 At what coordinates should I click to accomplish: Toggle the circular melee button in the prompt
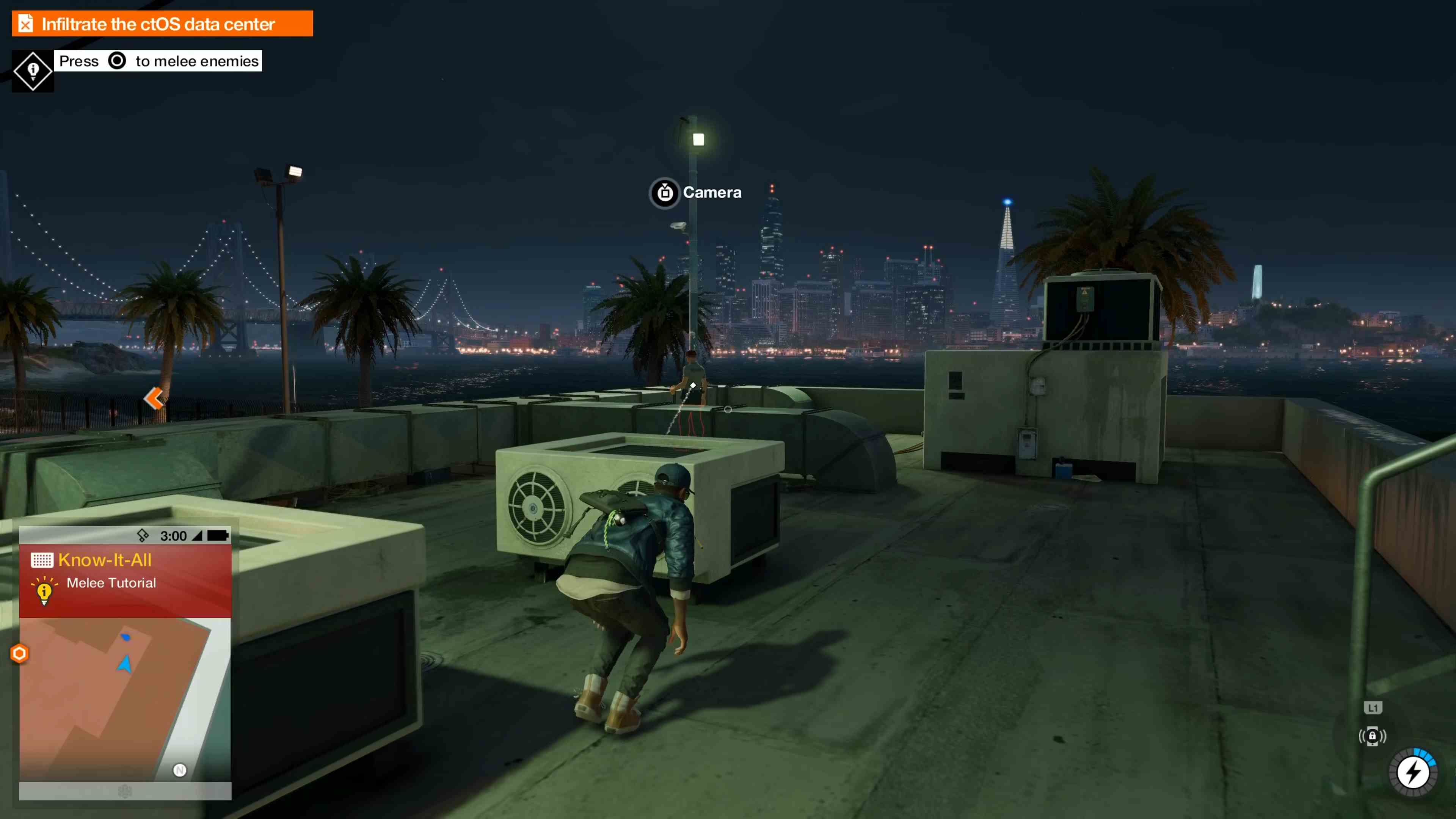pos(117,61)
